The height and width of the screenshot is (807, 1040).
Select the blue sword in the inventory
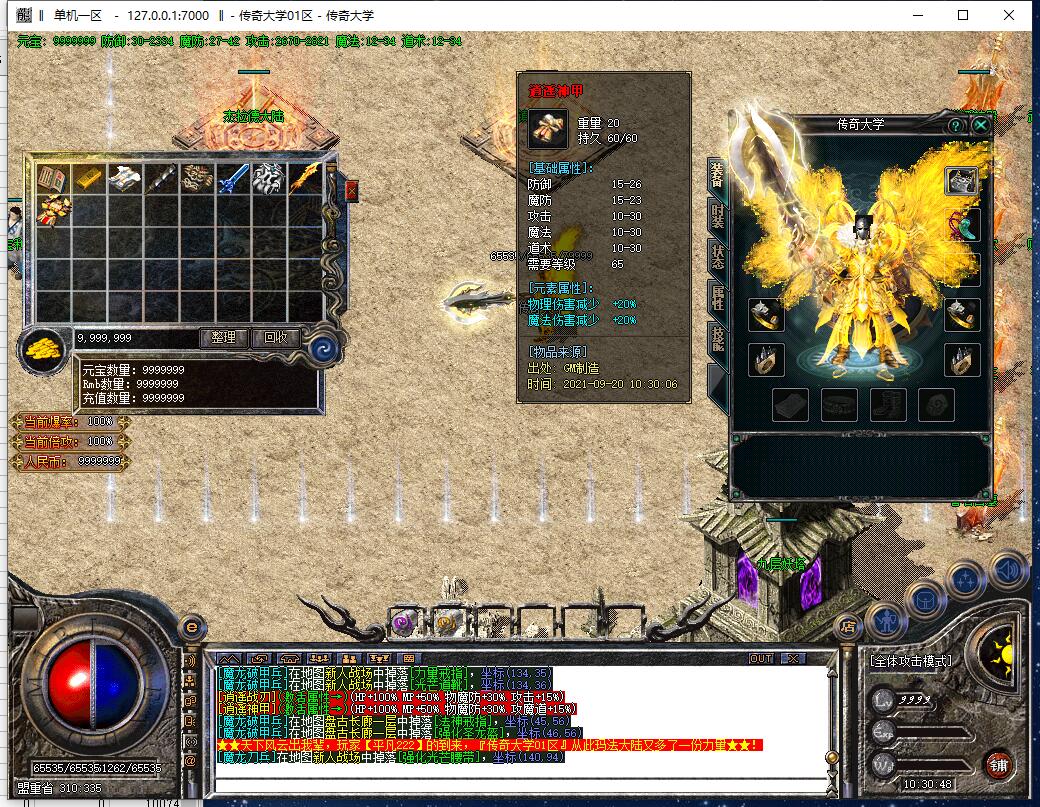click(x=232, y=180)
